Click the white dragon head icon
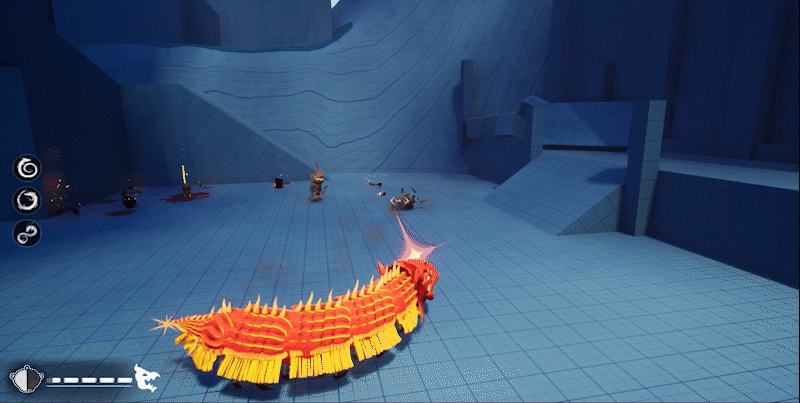 147,378
